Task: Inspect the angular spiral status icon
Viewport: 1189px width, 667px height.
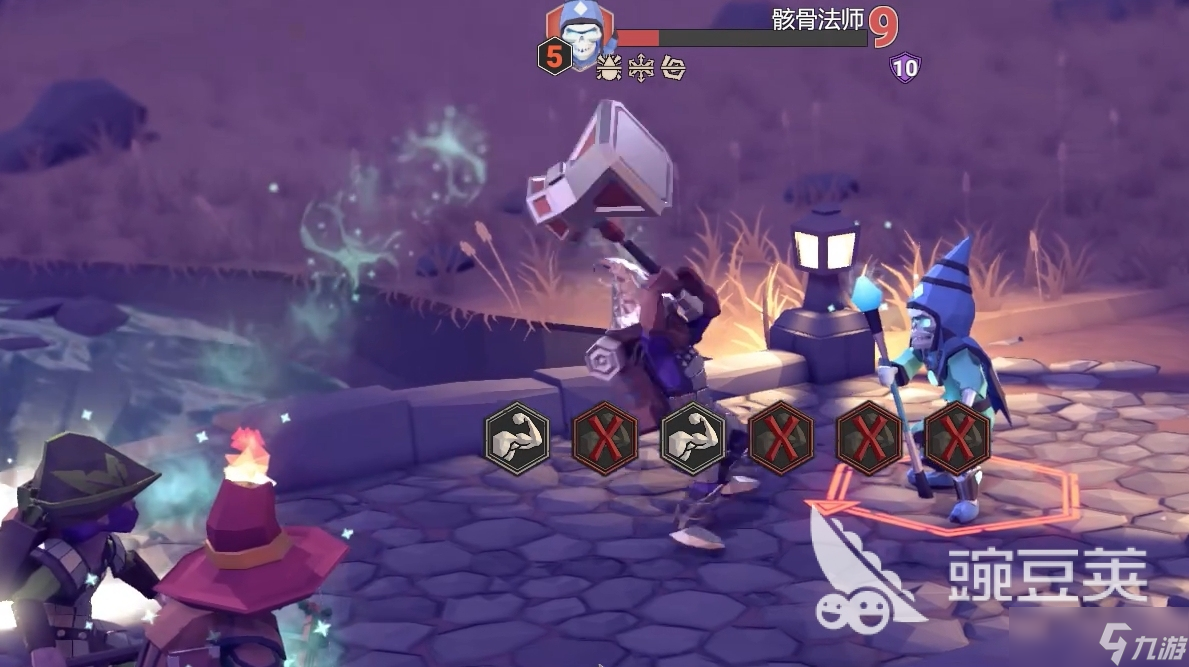Action: (672, 68)
